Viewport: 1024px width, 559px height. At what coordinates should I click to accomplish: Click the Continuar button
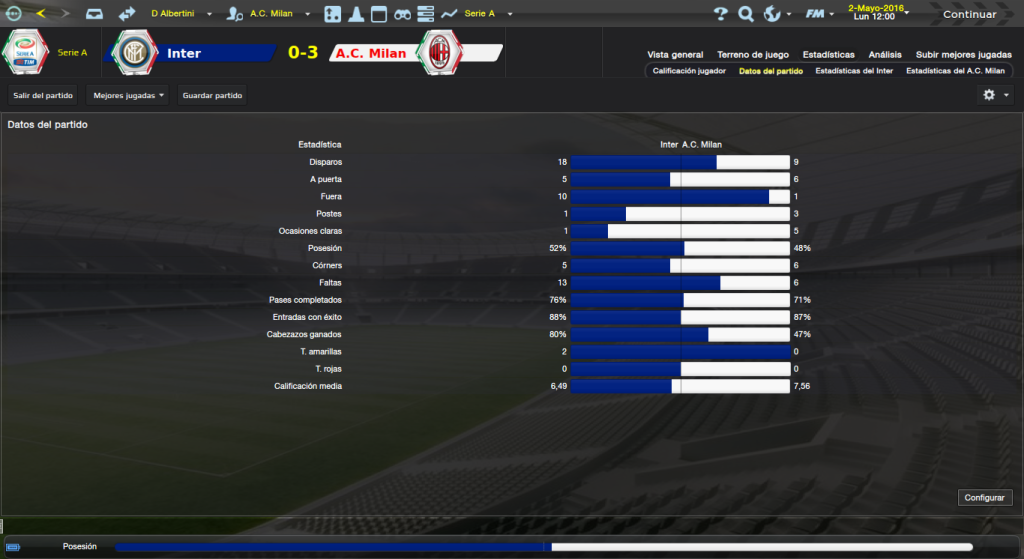click(969, 15)
